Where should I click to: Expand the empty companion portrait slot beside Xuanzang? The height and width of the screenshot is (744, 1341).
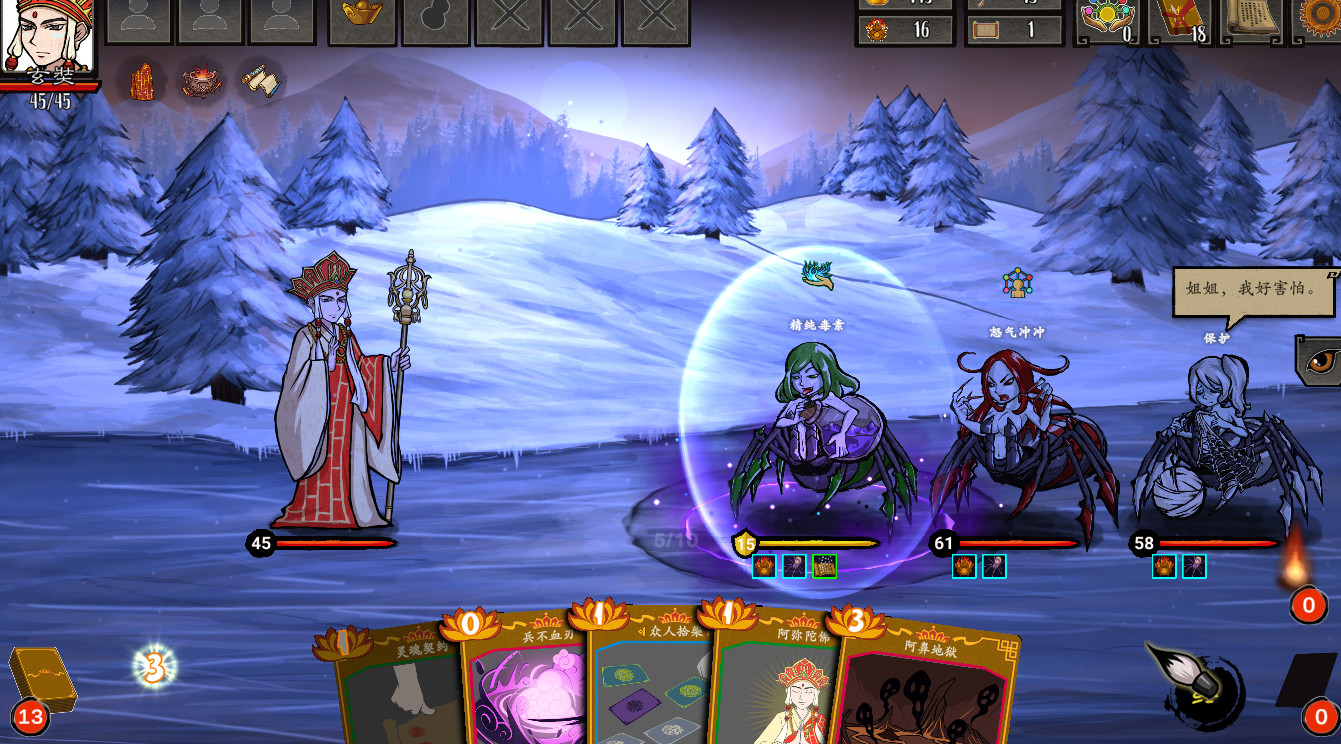[139, 22]
